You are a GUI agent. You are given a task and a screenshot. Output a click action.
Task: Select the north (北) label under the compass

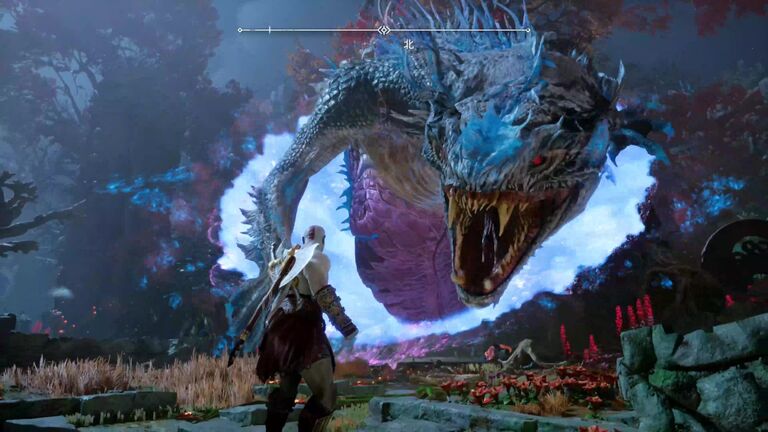408,44
